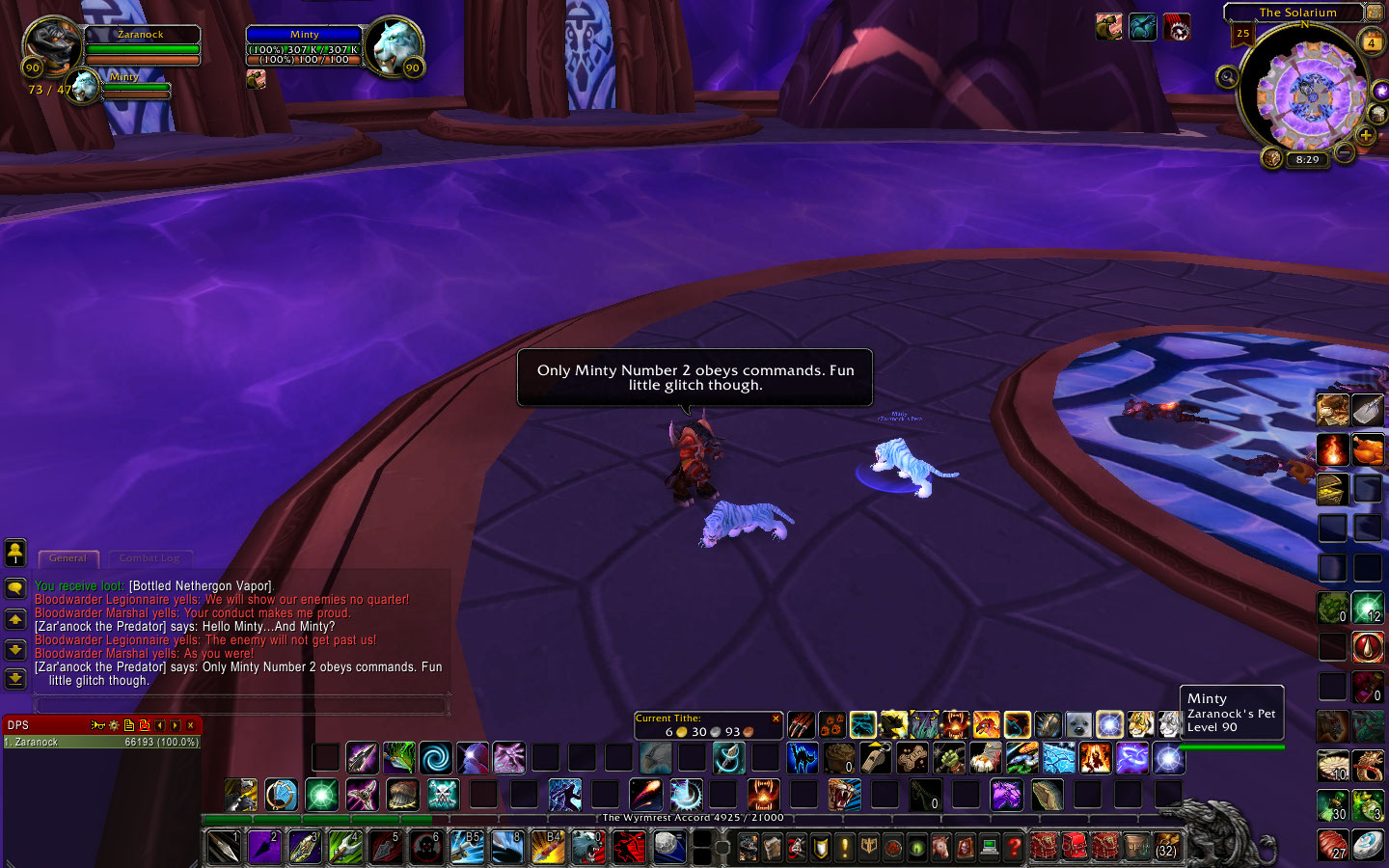Close the Current Tithe window
This screenshot has height=868, width=1389.
tap(776, 719)
